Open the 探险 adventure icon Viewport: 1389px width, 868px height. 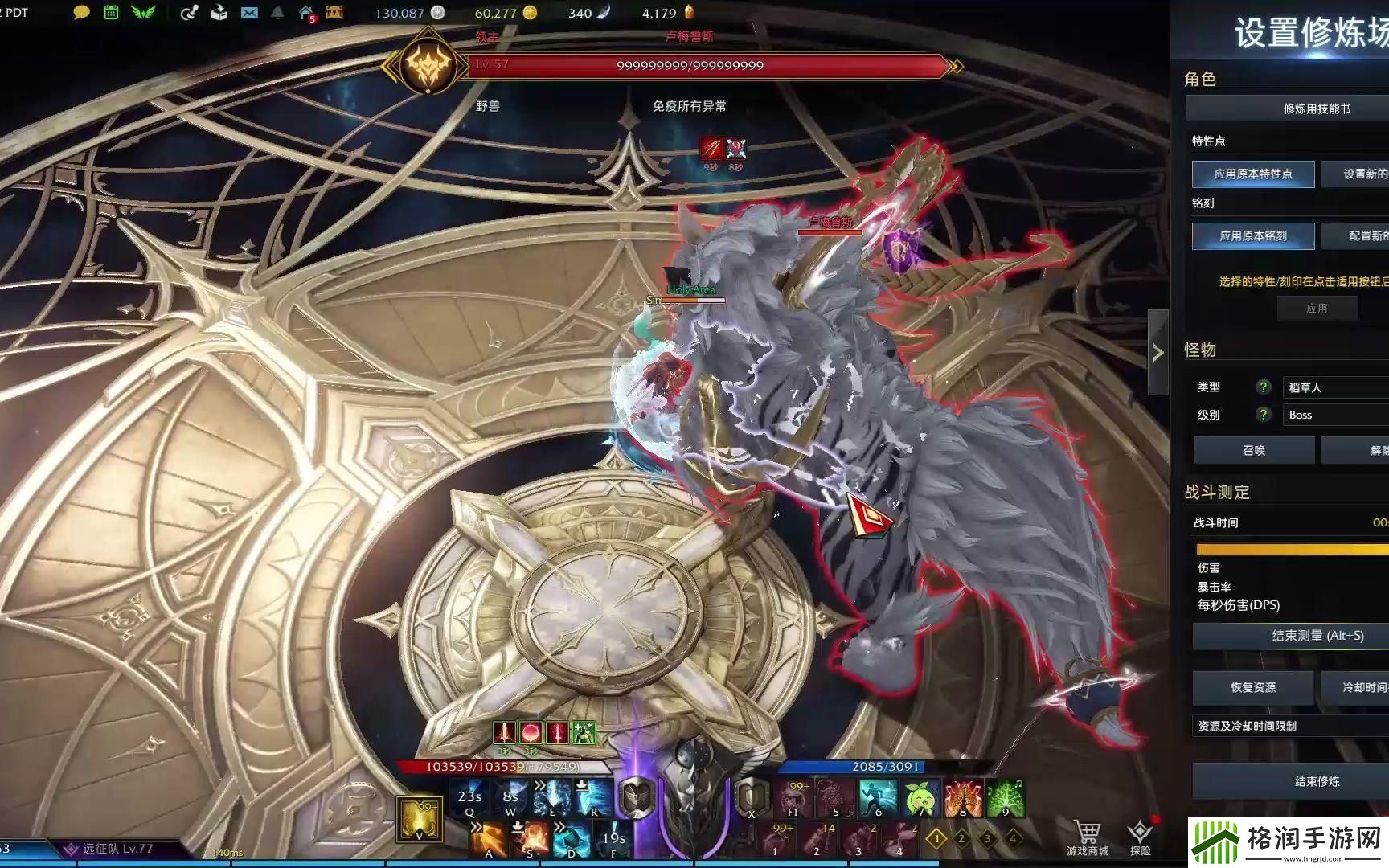(x=1140, y=836)
